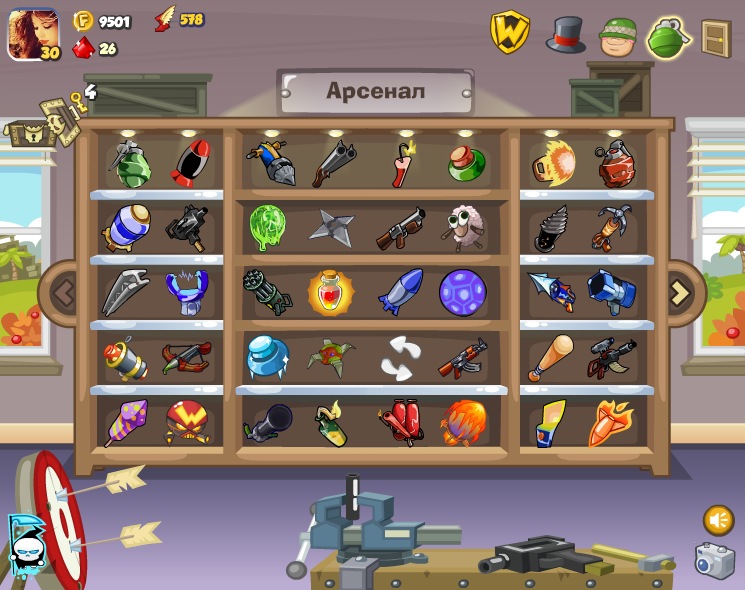Open the yellow W shield menu
Viewport: 745px width, 590px height.
point(509,33)
